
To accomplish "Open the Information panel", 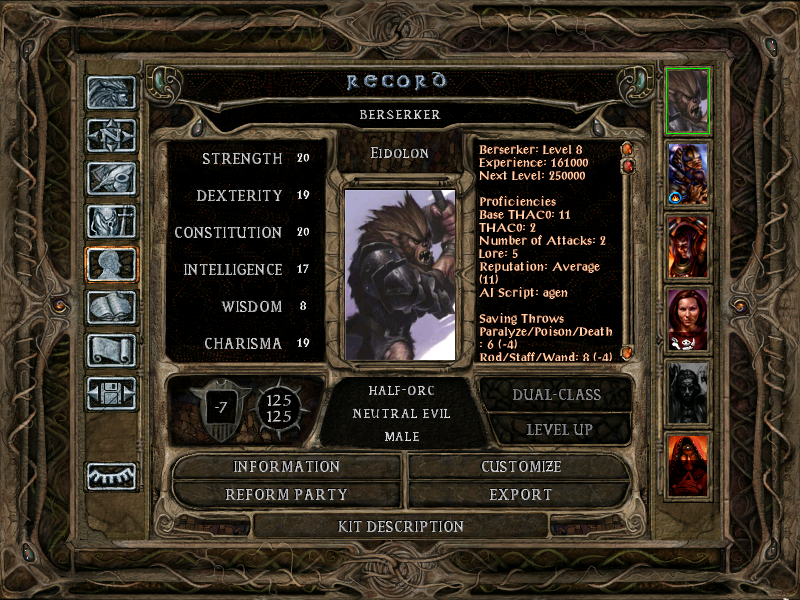I will coord(287,467).
